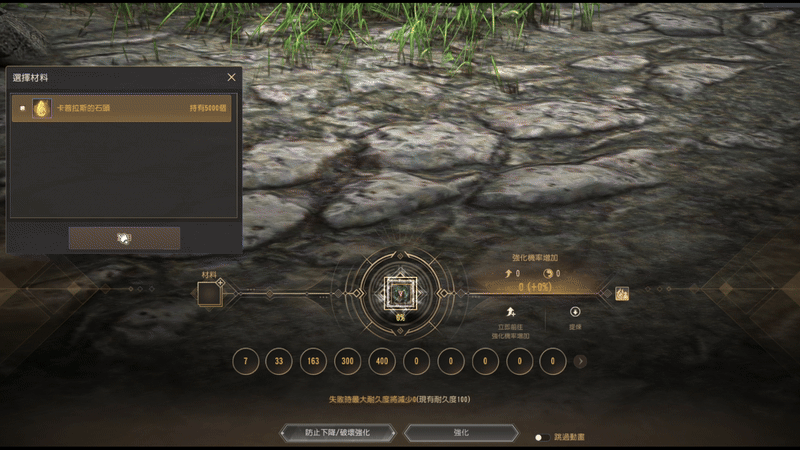Image resolution: width=800 pixels, height=450 pixels.
Task: Choose the 300 failstack preset
Action: (348, 361)
